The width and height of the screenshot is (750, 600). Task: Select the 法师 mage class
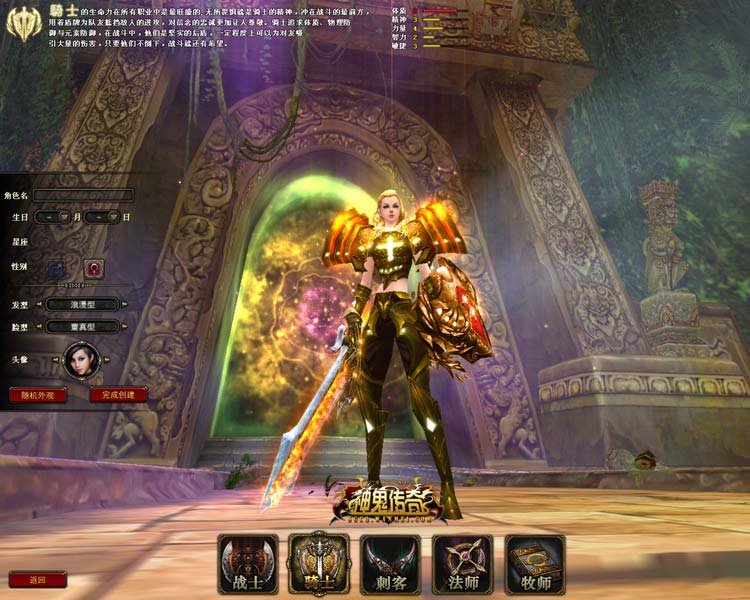(462, 564)
